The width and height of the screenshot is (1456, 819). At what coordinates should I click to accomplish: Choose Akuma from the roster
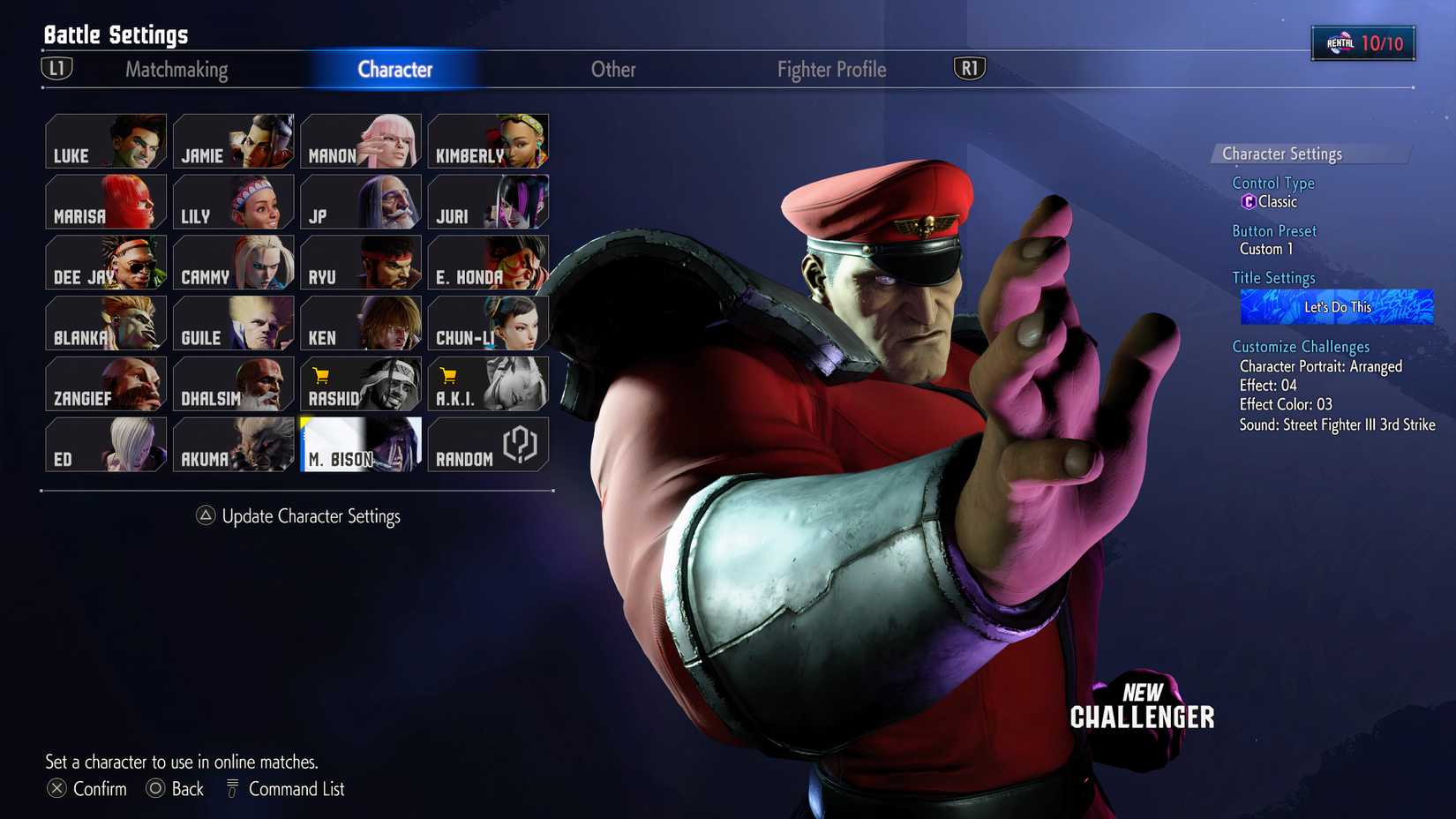click(x=233, y=444)
